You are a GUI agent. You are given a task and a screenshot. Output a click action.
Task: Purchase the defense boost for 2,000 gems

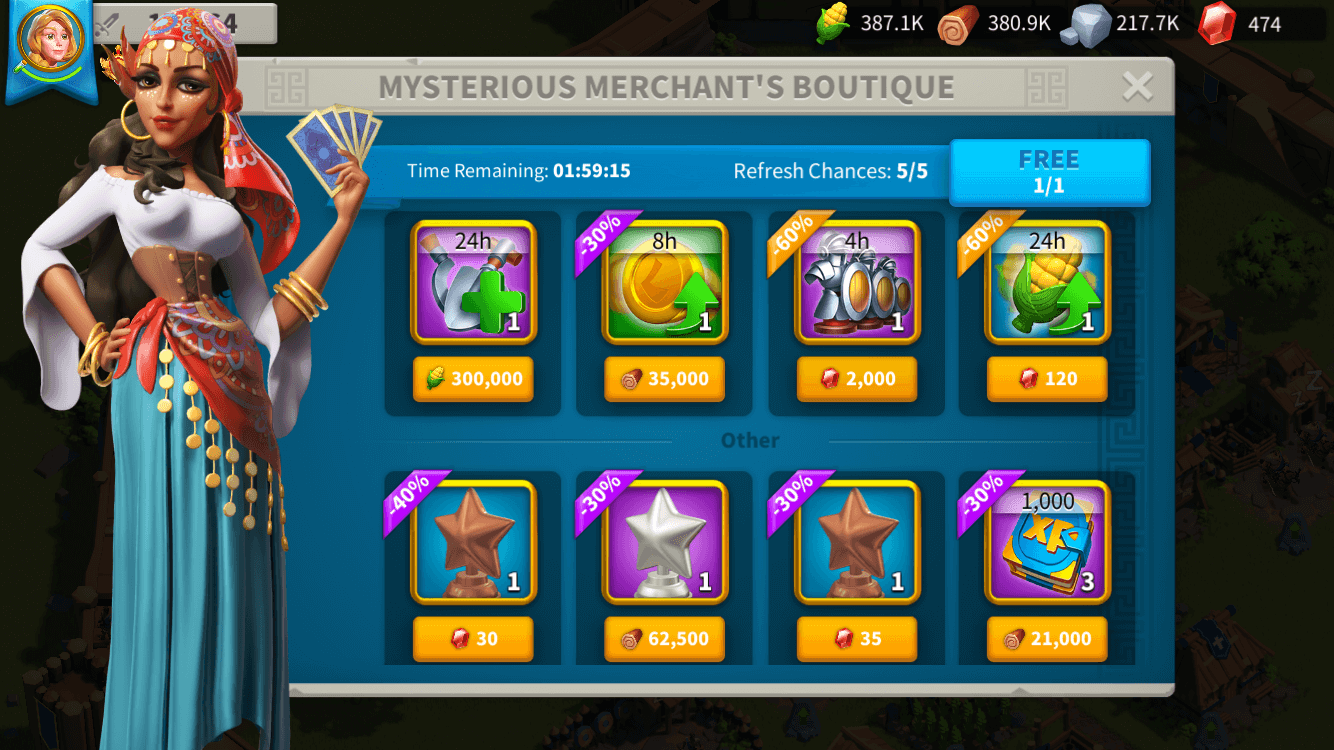pos(855,379)
